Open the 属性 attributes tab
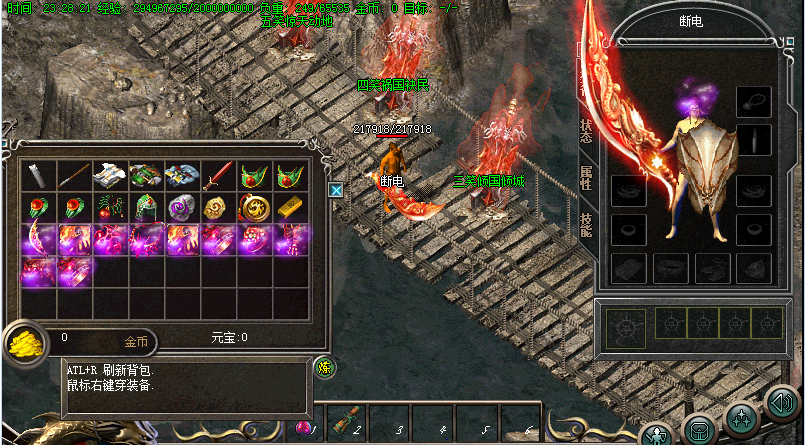This screenshot has height=445, width=805. (x=587, y=180)
